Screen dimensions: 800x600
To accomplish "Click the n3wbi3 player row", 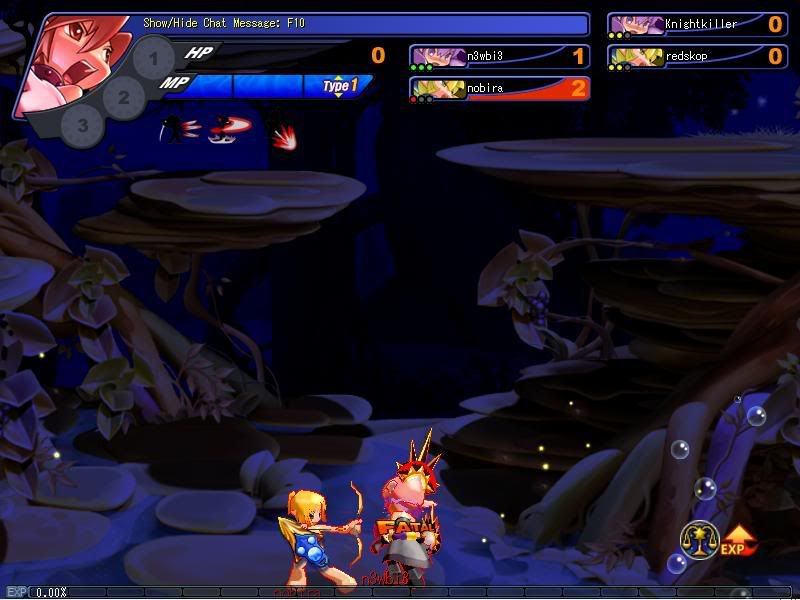I will coord(499,57).
